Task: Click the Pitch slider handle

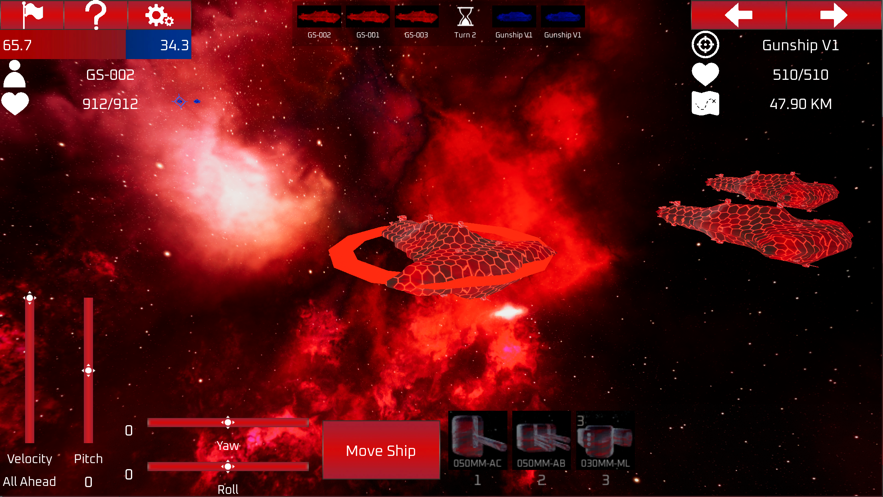Action: (88, 371)
